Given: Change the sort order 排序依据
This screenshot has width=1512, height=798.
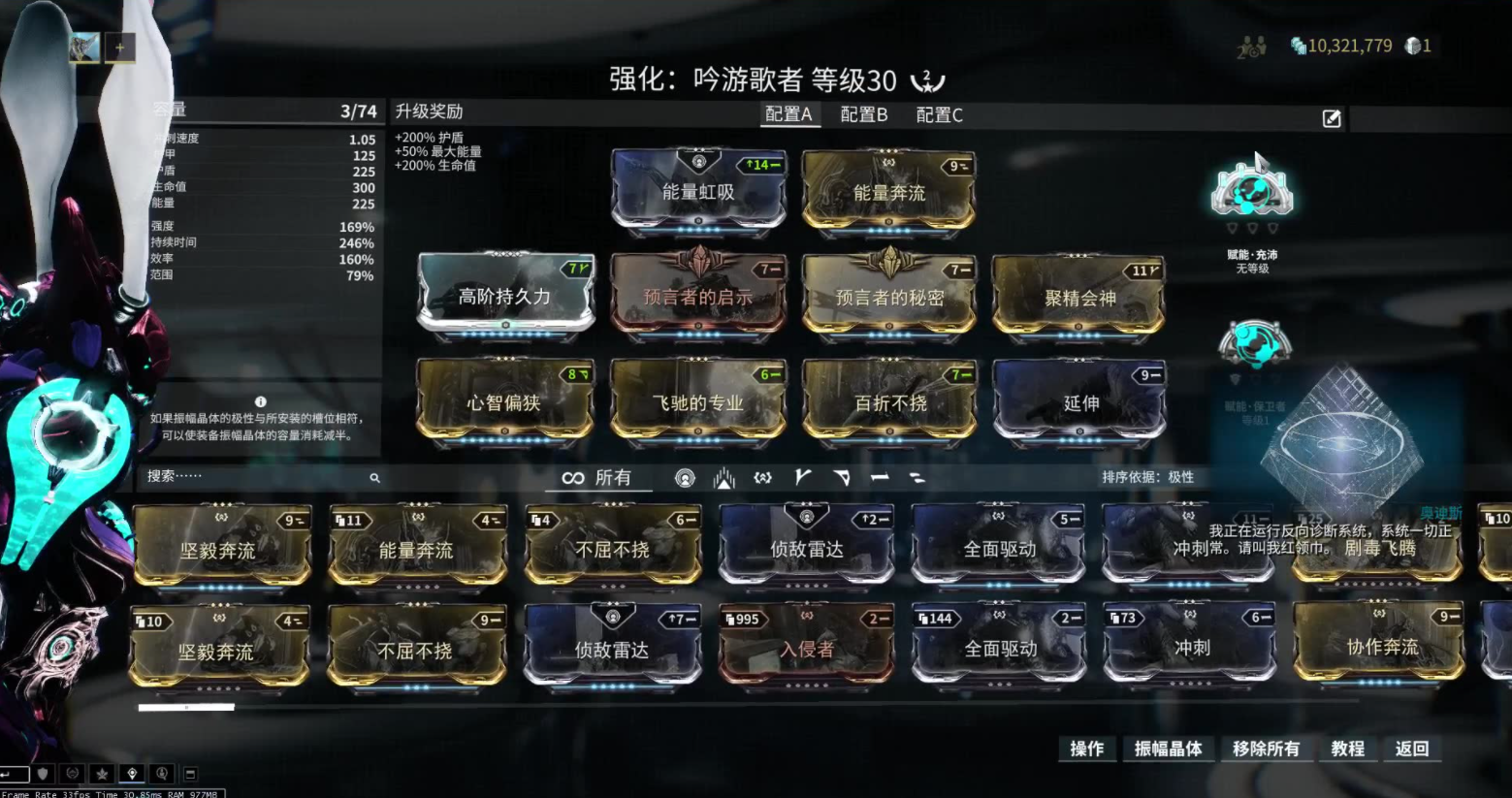Looking at the screenshot, I should coord(1147,477).
